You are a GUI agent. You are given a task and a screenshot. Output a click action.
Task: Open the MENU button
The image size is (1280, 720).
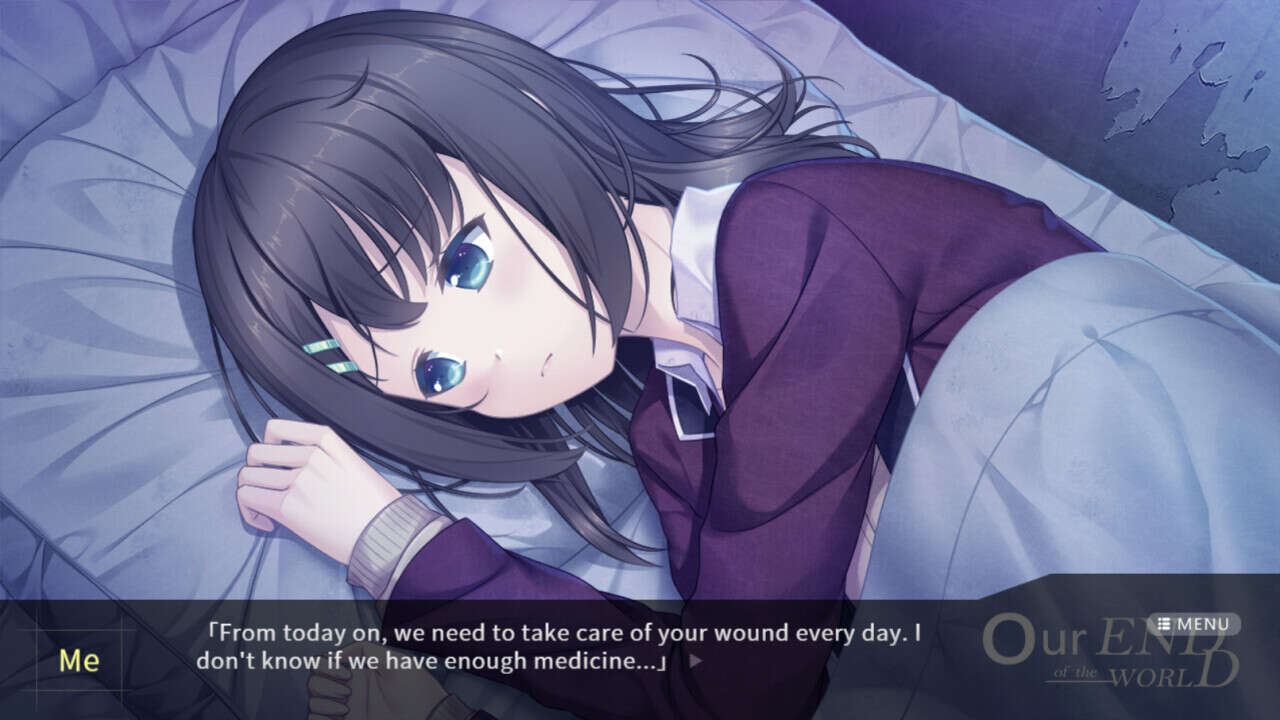pos(1193,624)
